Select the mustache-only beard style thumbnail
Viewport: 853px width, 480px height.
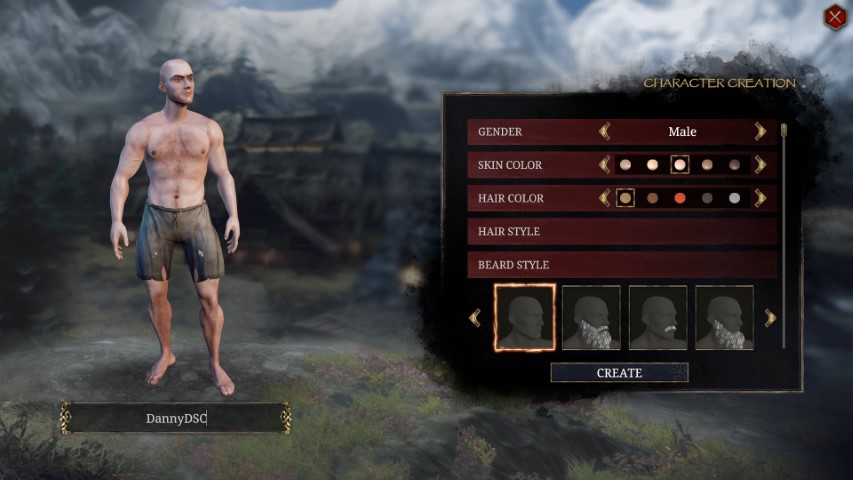(658, 318)
